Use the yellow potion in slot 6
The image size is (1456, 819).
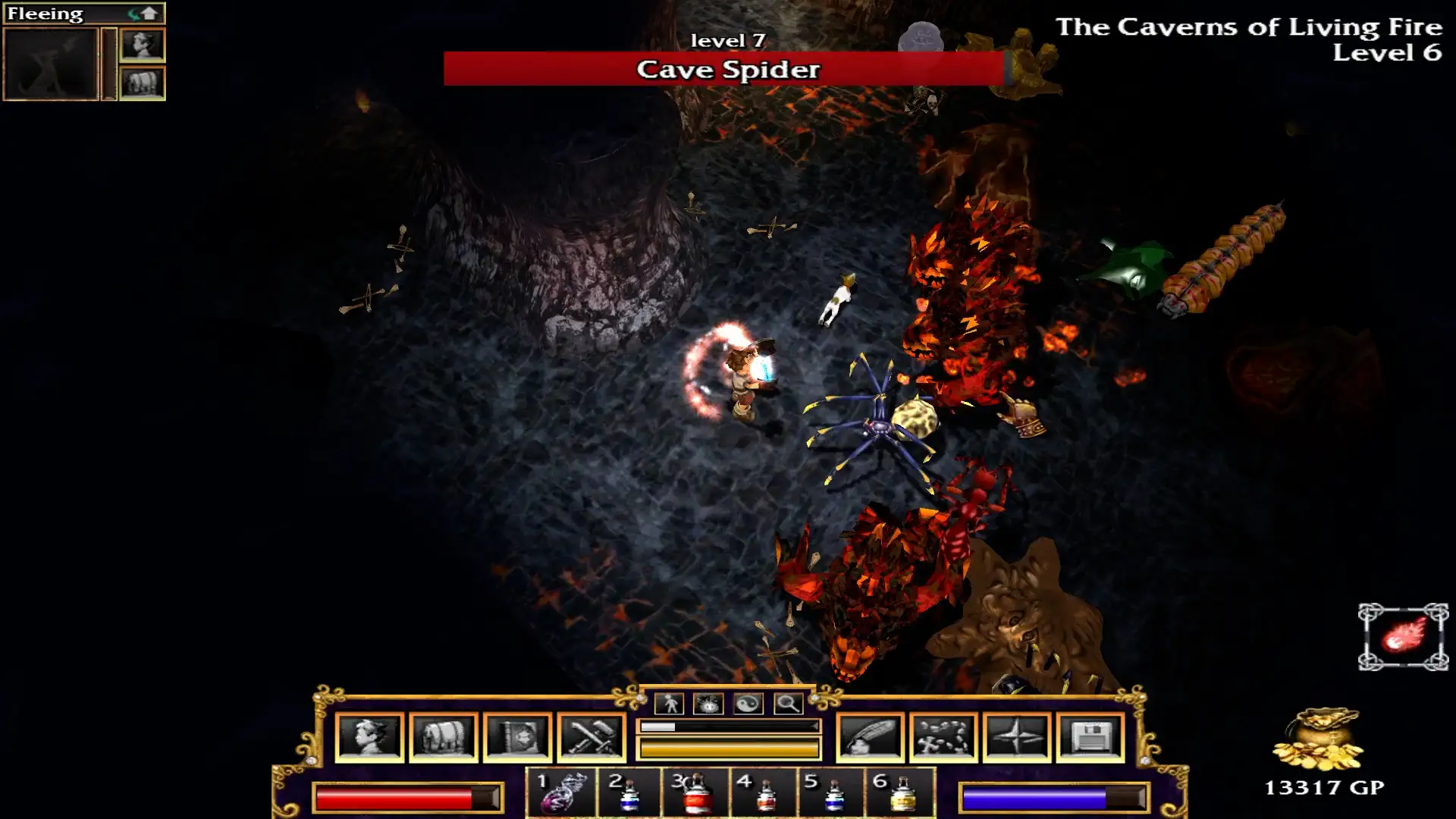coord(901,793)
